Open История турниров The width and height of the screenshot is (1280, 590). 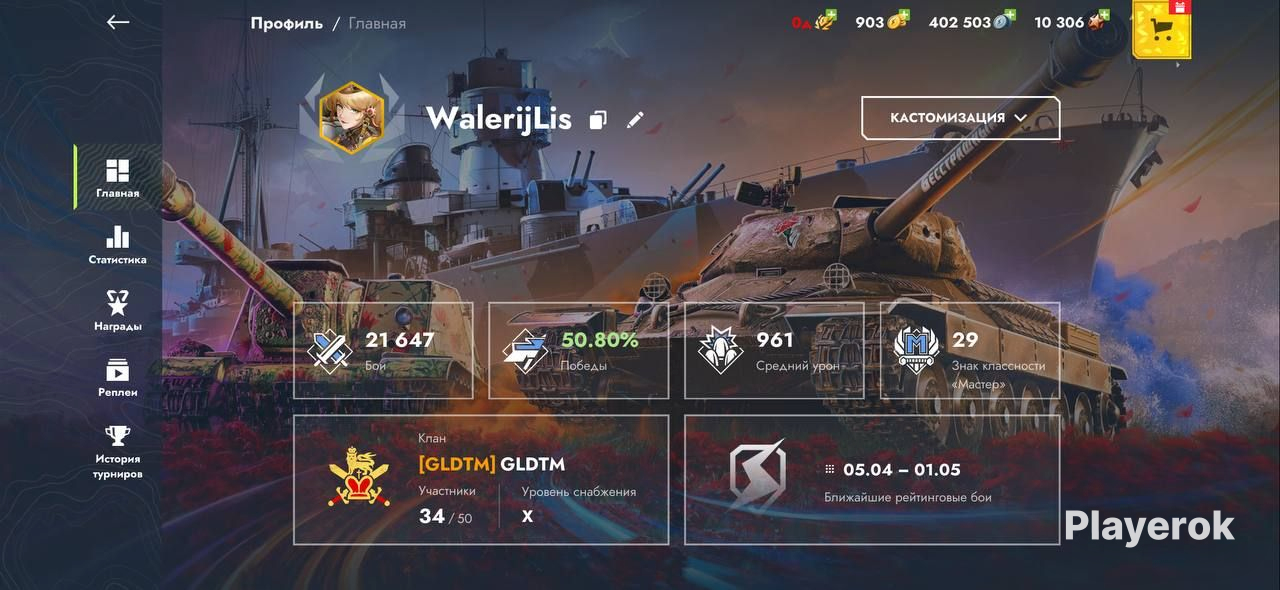pyautogui.click(x=118, y=452)
